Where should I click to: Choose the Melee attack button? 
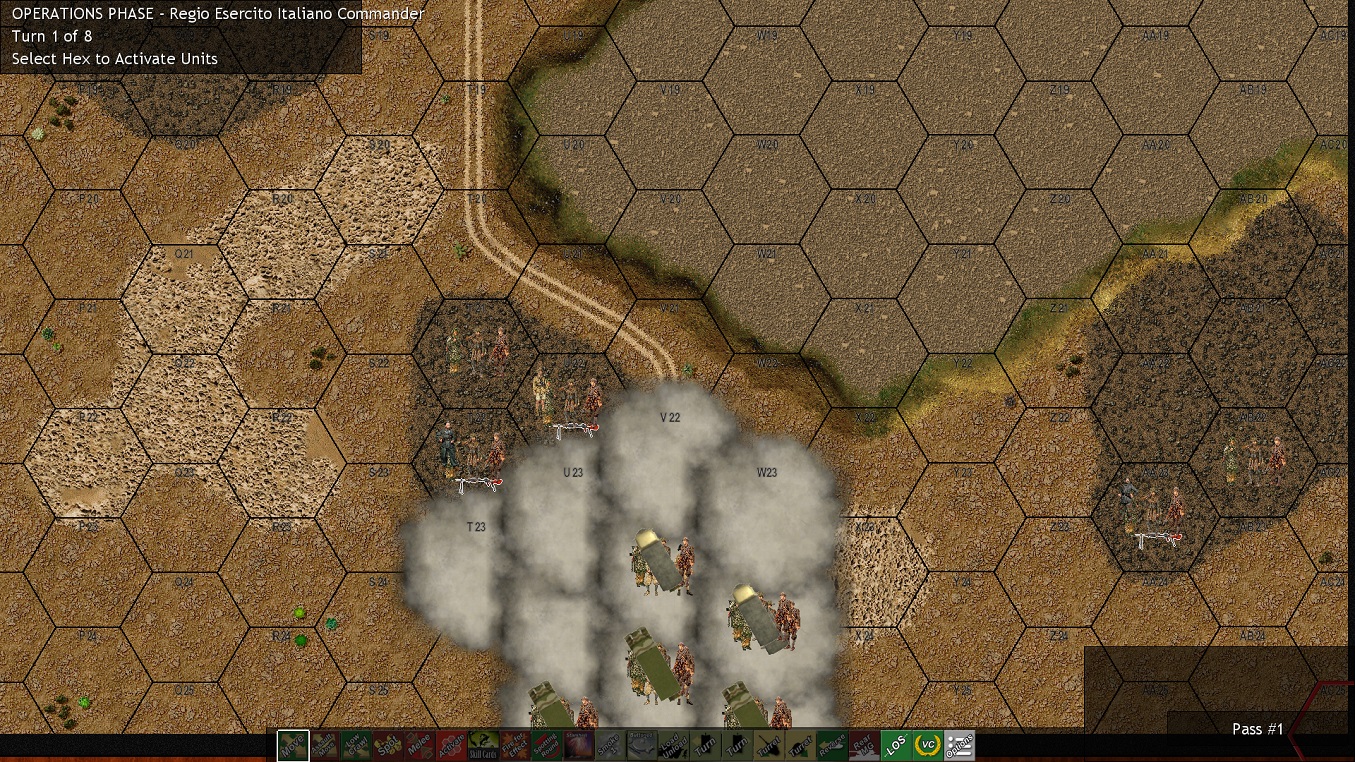[419, 745]
